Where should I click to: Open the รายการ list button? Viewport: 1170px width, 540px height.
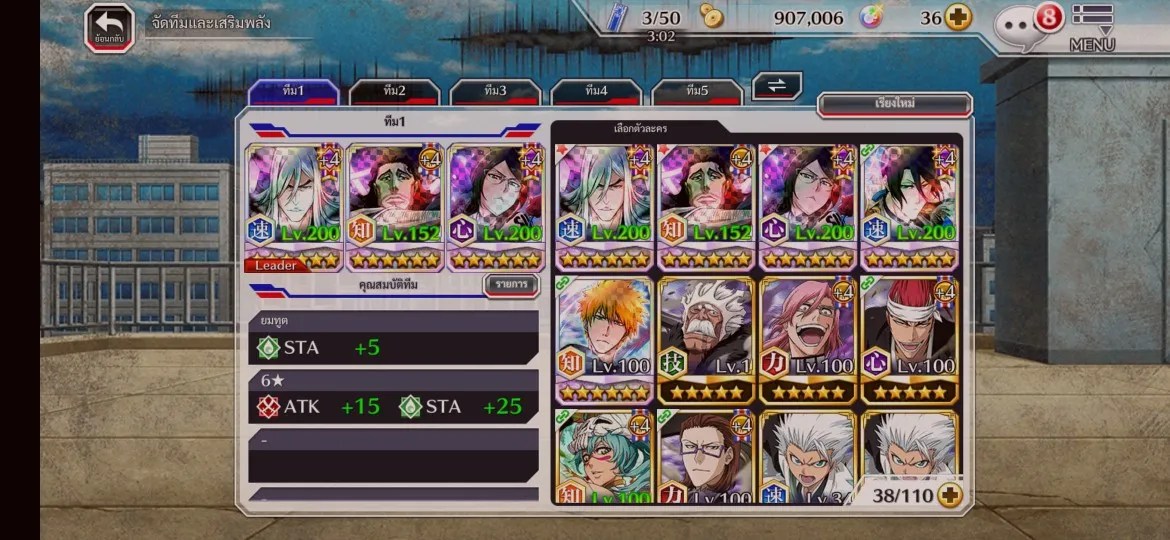[x=510, y=286]
